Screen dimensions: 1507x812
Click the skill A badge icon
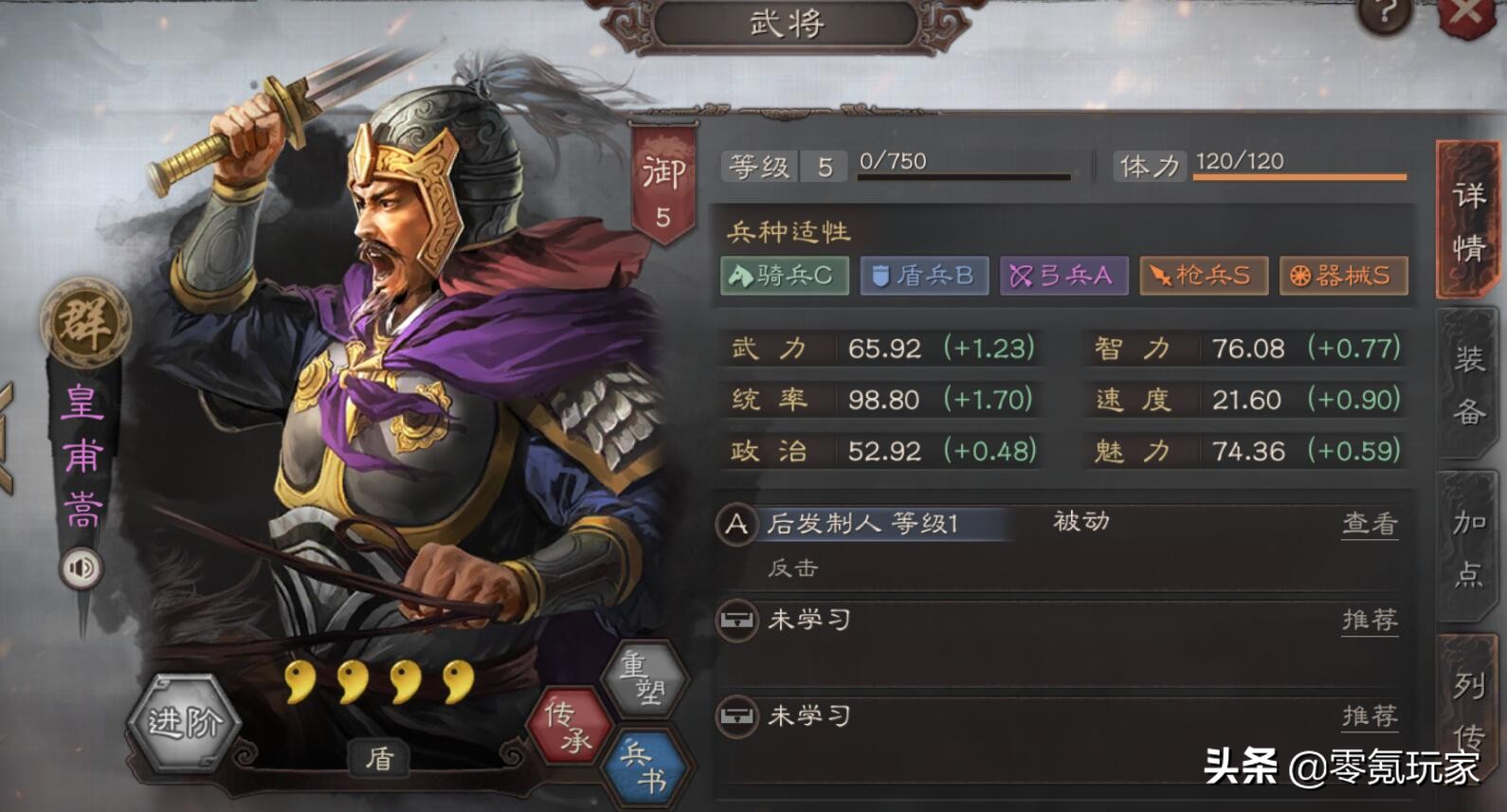(x=736, y=525)
